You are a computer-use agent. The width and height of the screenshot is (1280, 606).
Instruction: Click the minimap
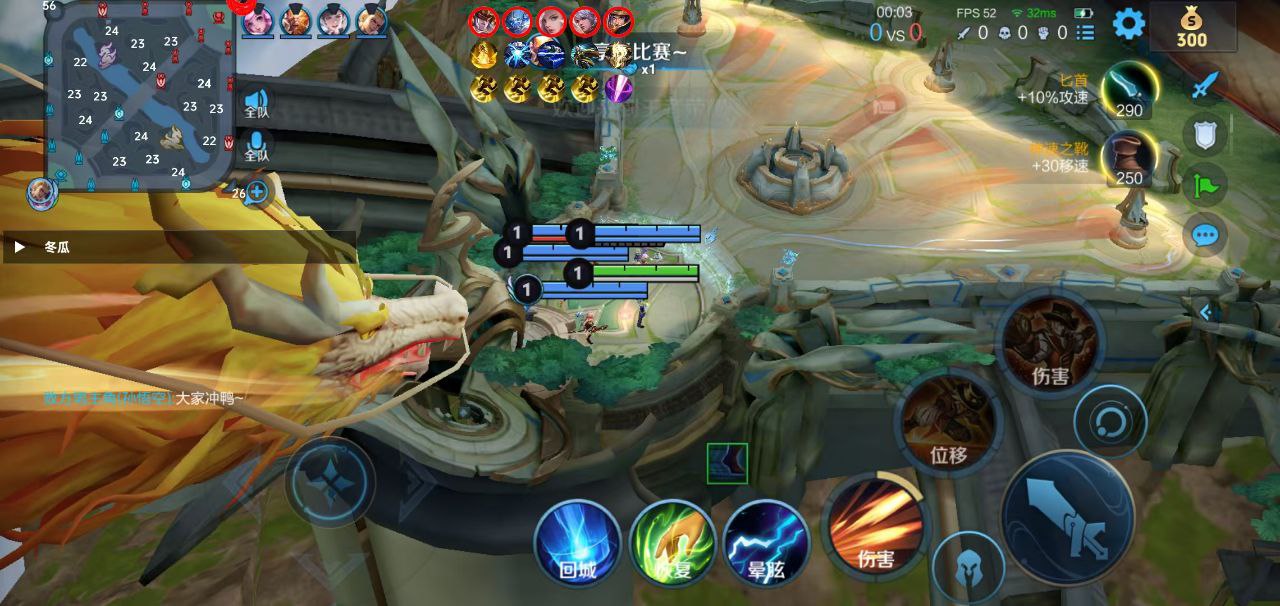140,96
